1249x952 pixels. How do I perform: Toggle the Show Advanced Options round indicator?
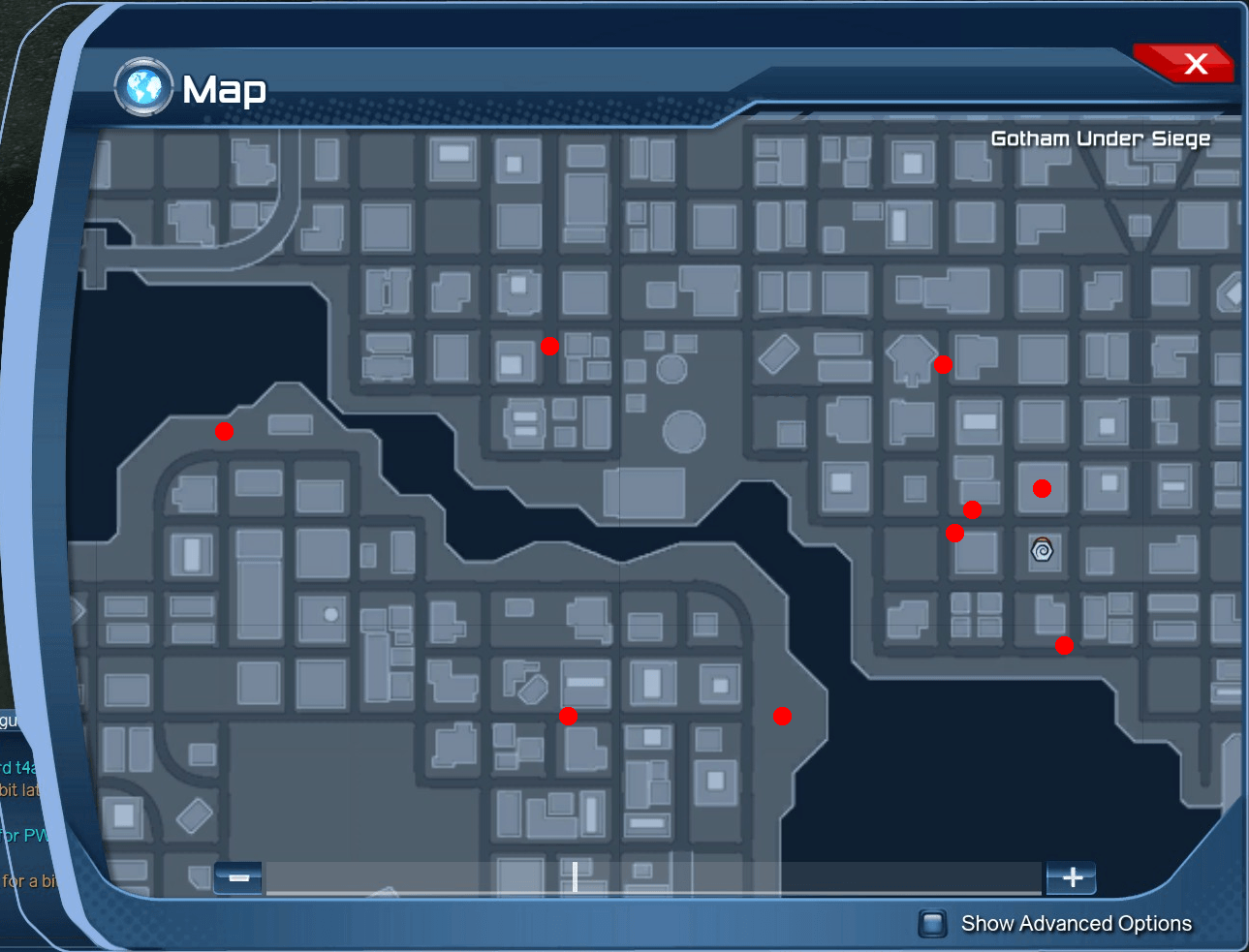click(x=933, y=924)
